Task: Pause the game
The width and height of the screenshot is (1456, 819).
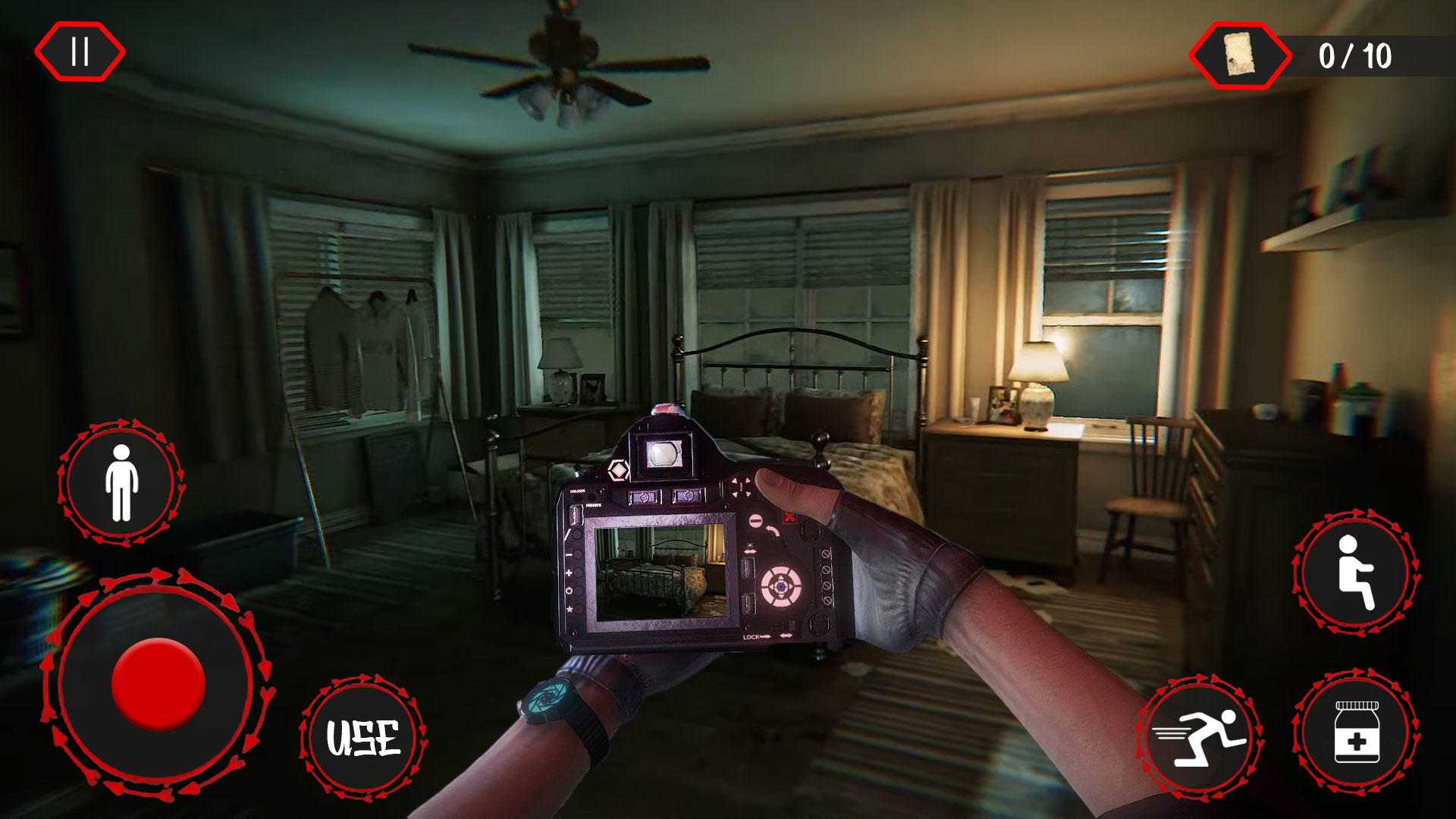Action: [x=80, y=52]
